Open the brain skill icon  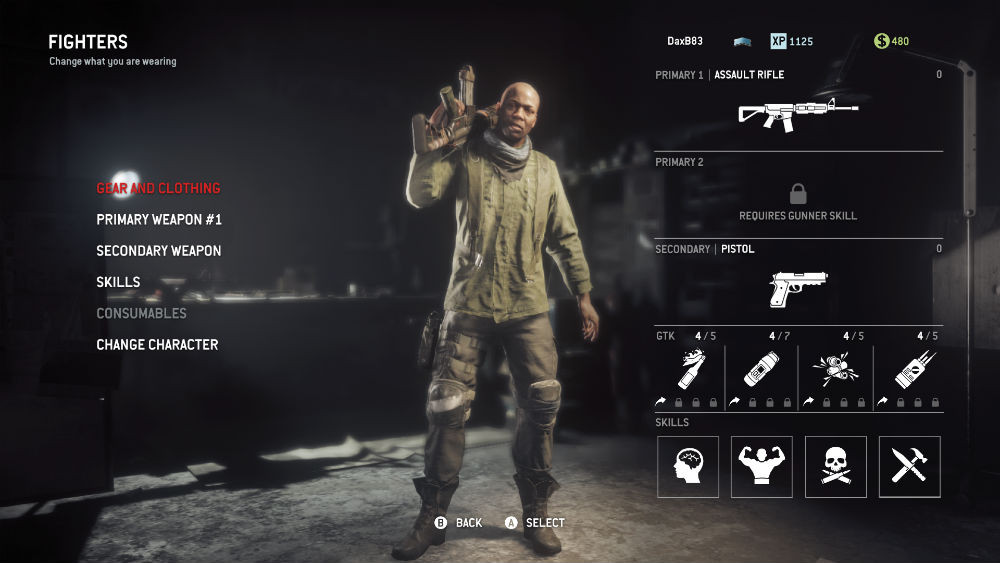point(688,467)
